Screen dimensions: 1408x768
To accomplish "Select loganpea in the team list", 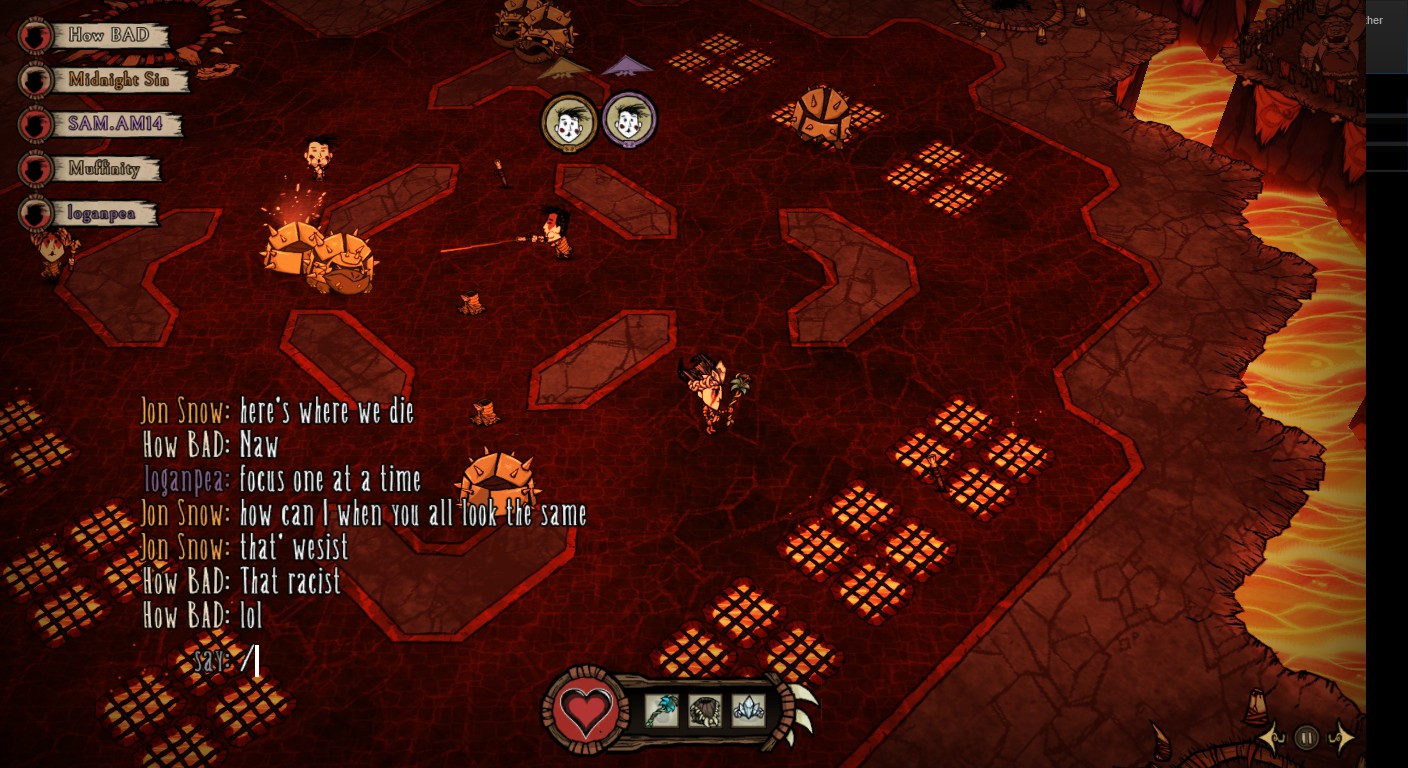I will tap(100, 213).
